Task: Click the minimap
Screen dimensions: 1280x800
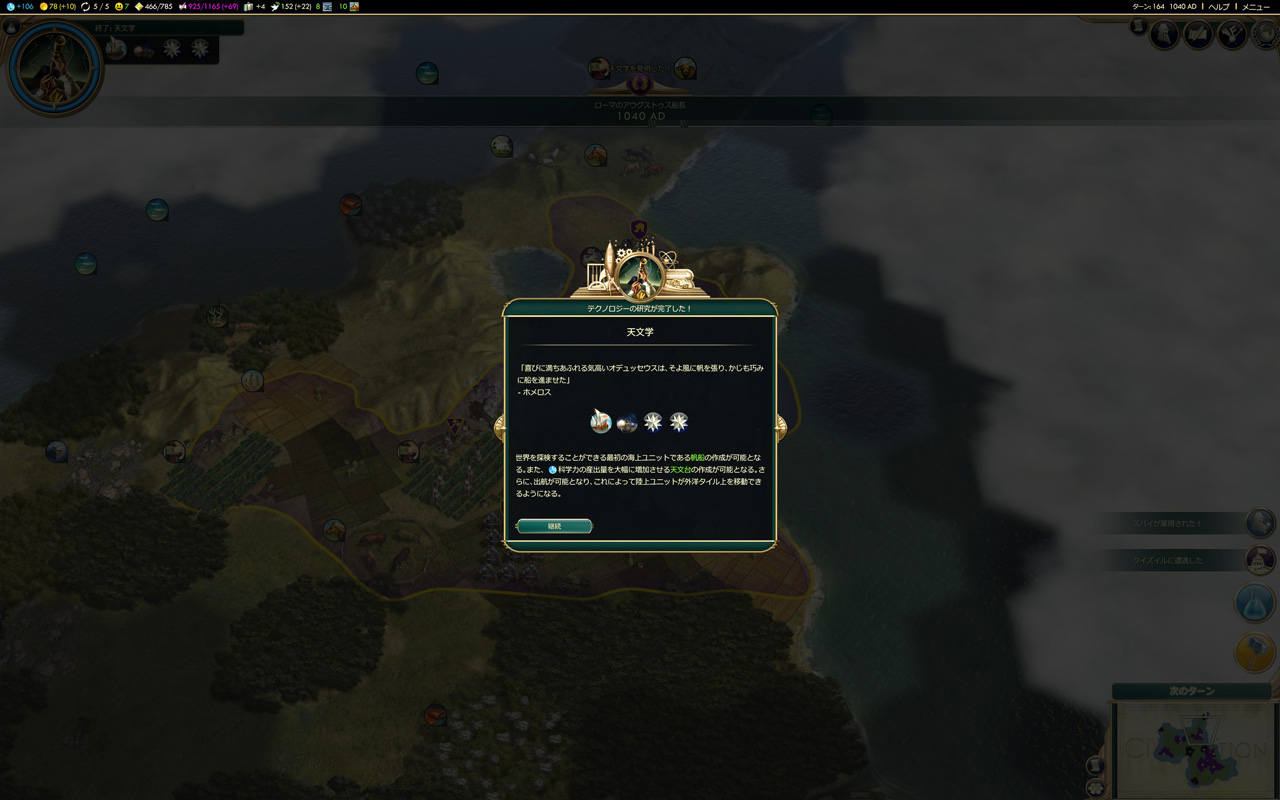Action: pyautogui.click(x=1194, y=748)
